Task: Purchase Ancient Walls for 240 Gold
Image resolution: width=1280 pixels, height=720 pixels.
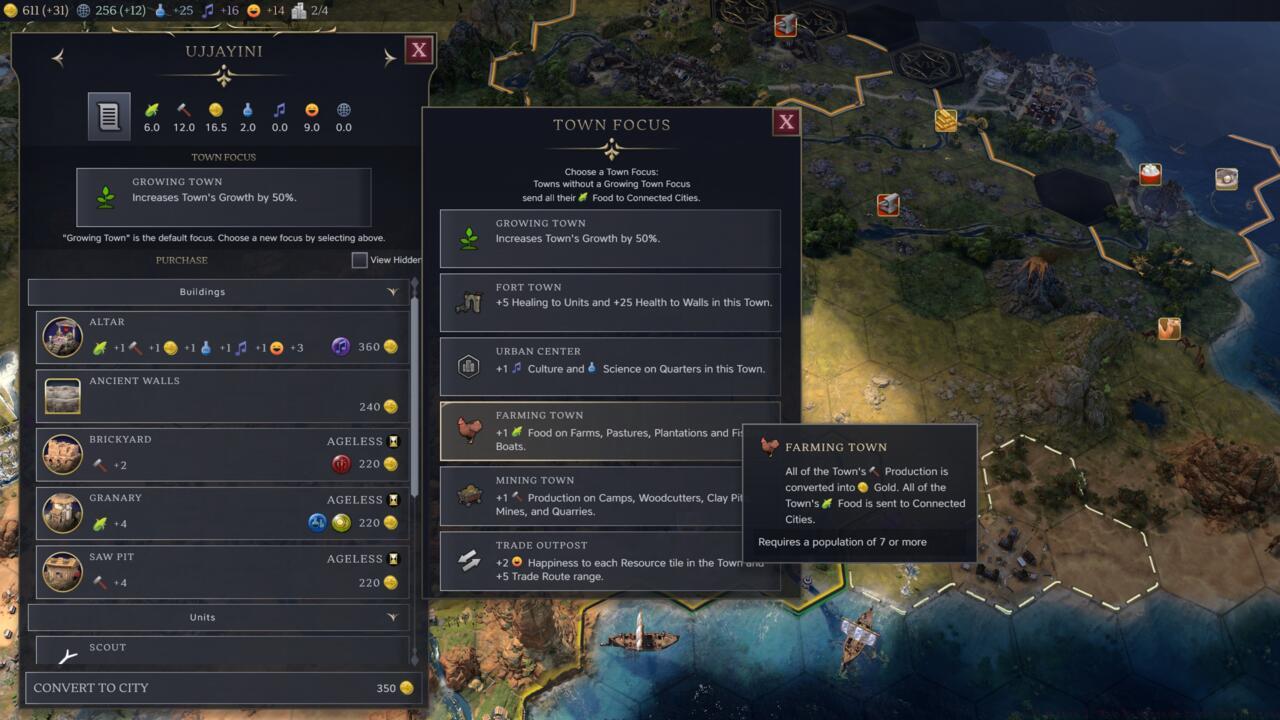Action: click(220, 395)
